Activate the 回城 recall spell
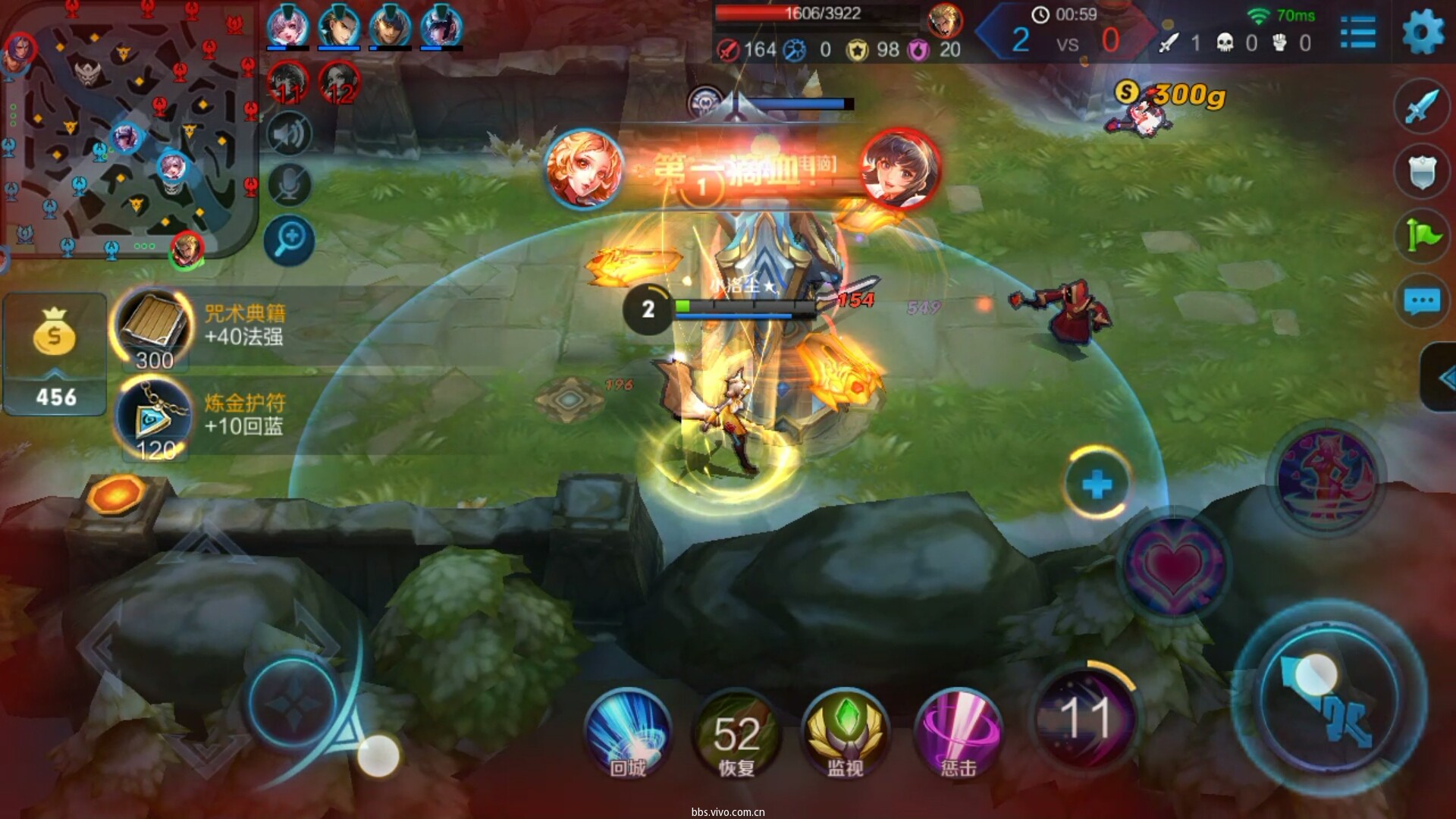Viewport: 1456px width, 819px height. coord(628,732)
